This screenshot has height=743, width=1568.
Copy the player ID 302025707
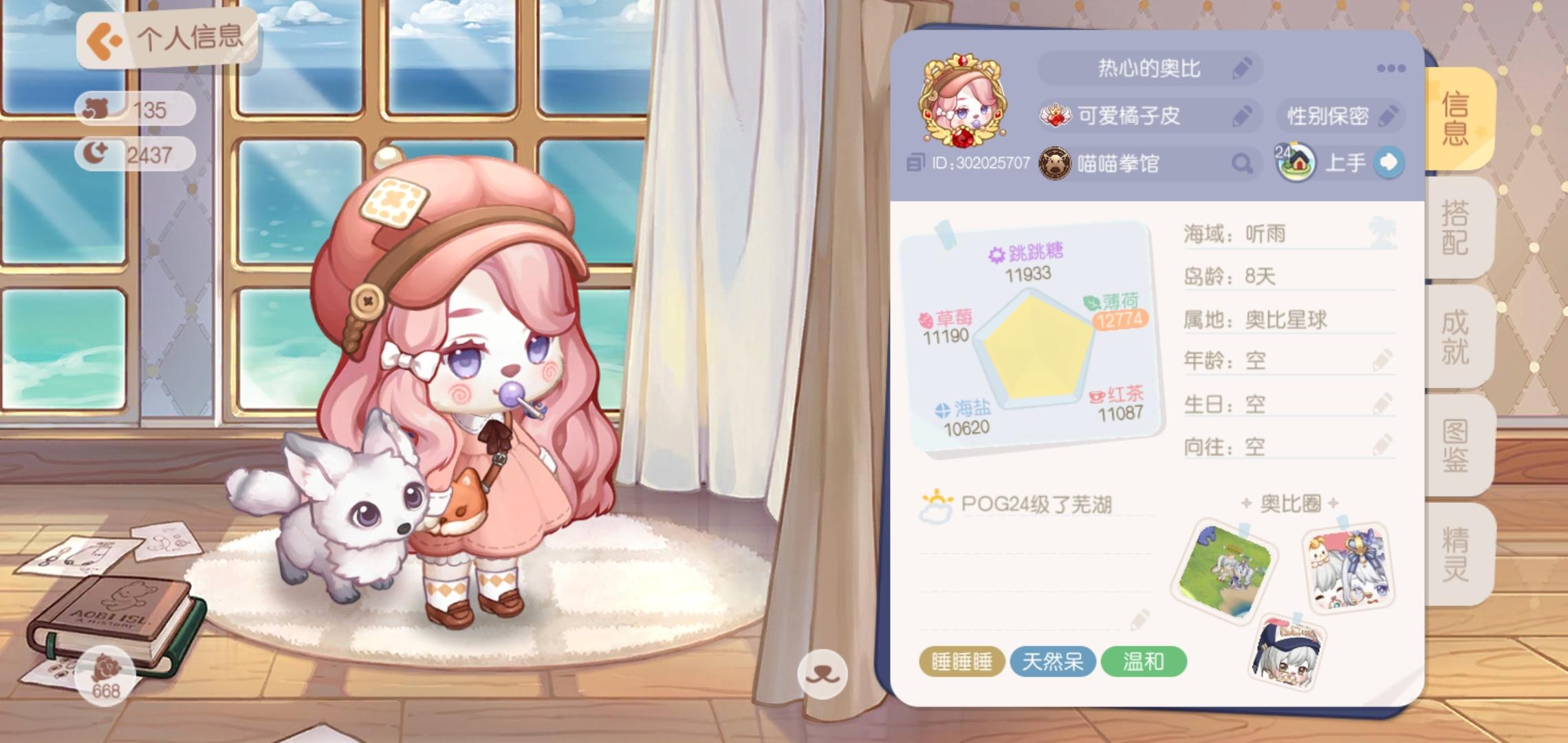point(916,164)
